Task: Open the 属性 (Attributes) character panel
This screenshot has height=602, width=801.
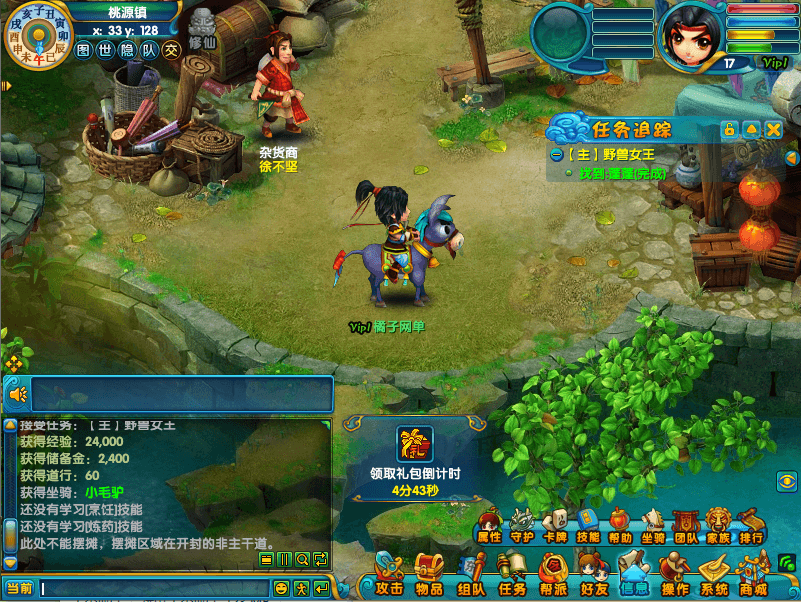Action: pyautogui.click(x=488, y=525)
